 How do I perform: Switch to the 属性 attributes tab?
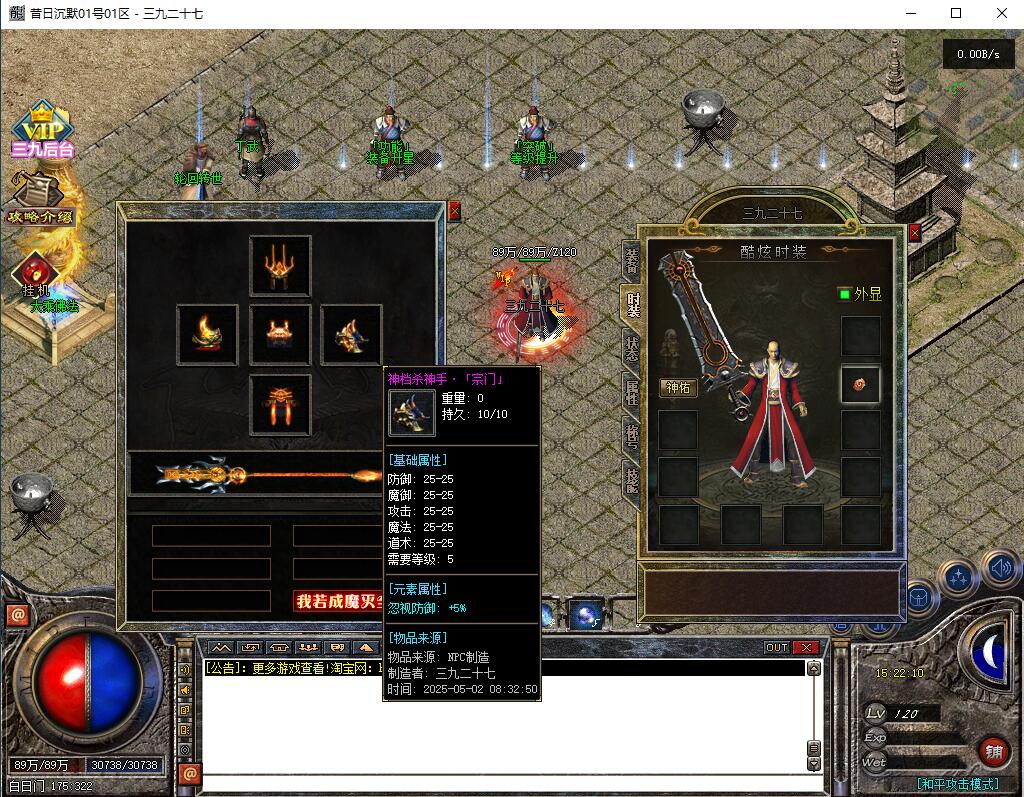coord(632,392)
